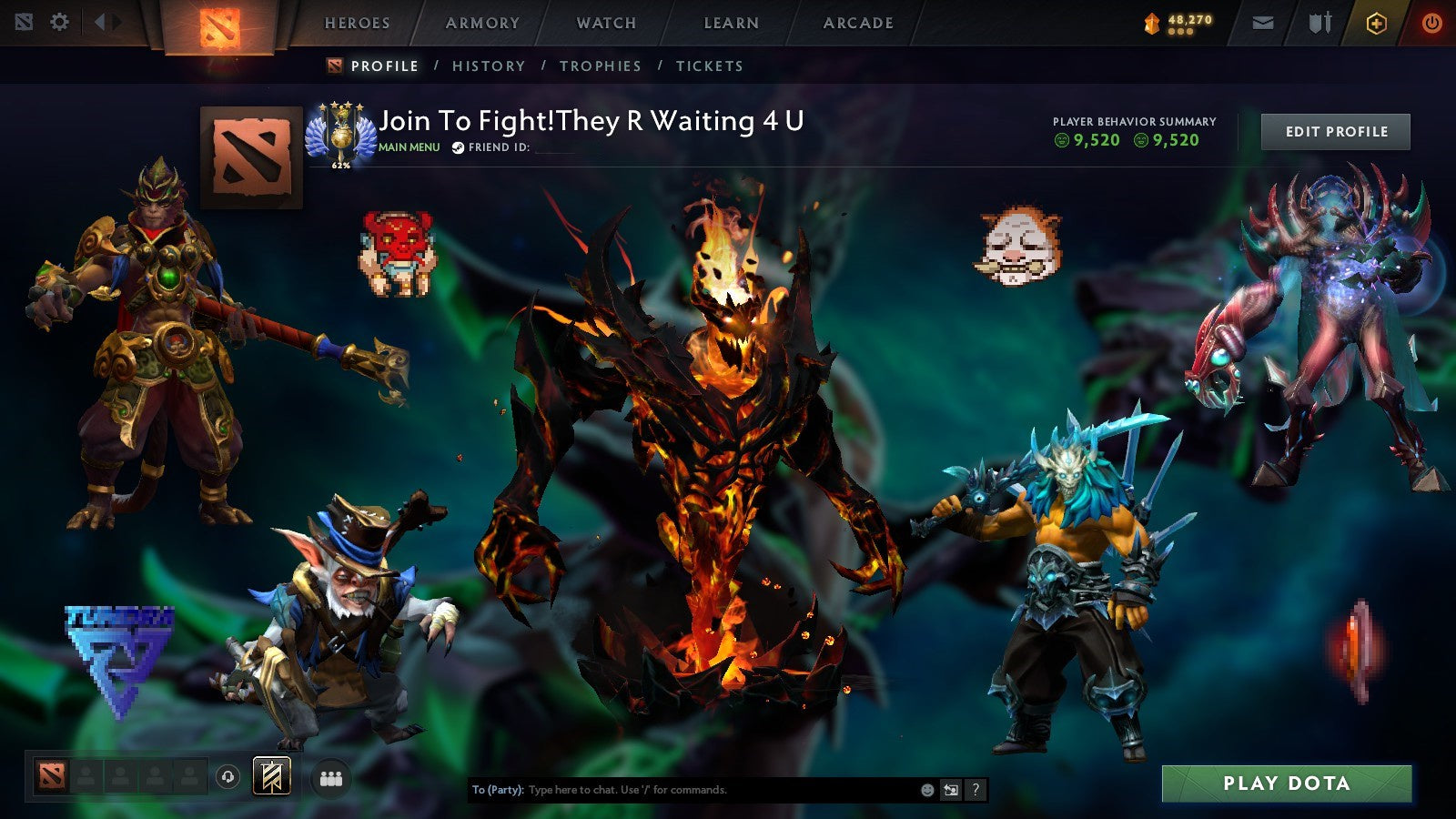Open the messages envelope icon

click(1264, 23)
